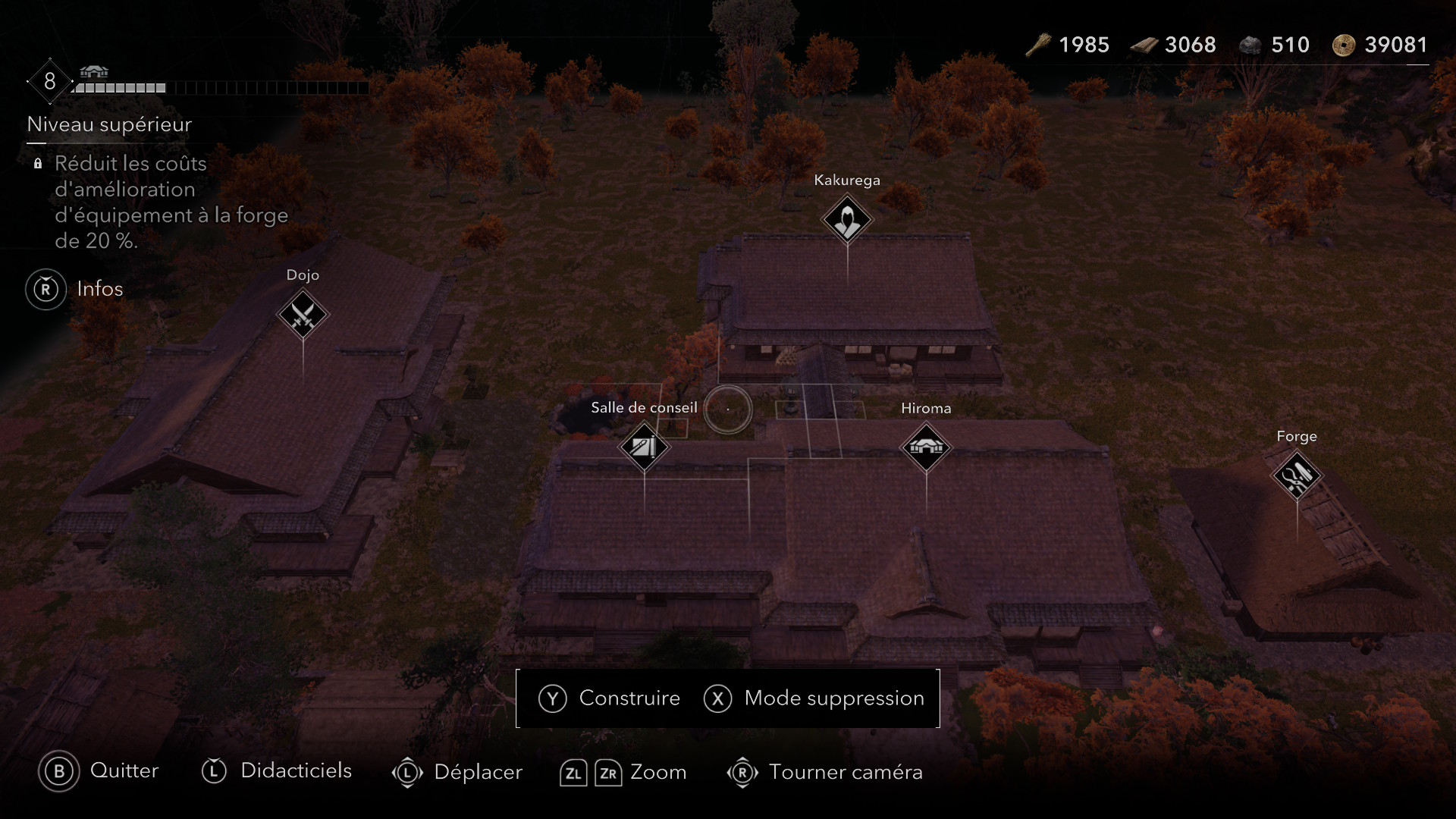Select the Hiroma building marker
Screen dimensions: 1456x819
tap(925, 447)
